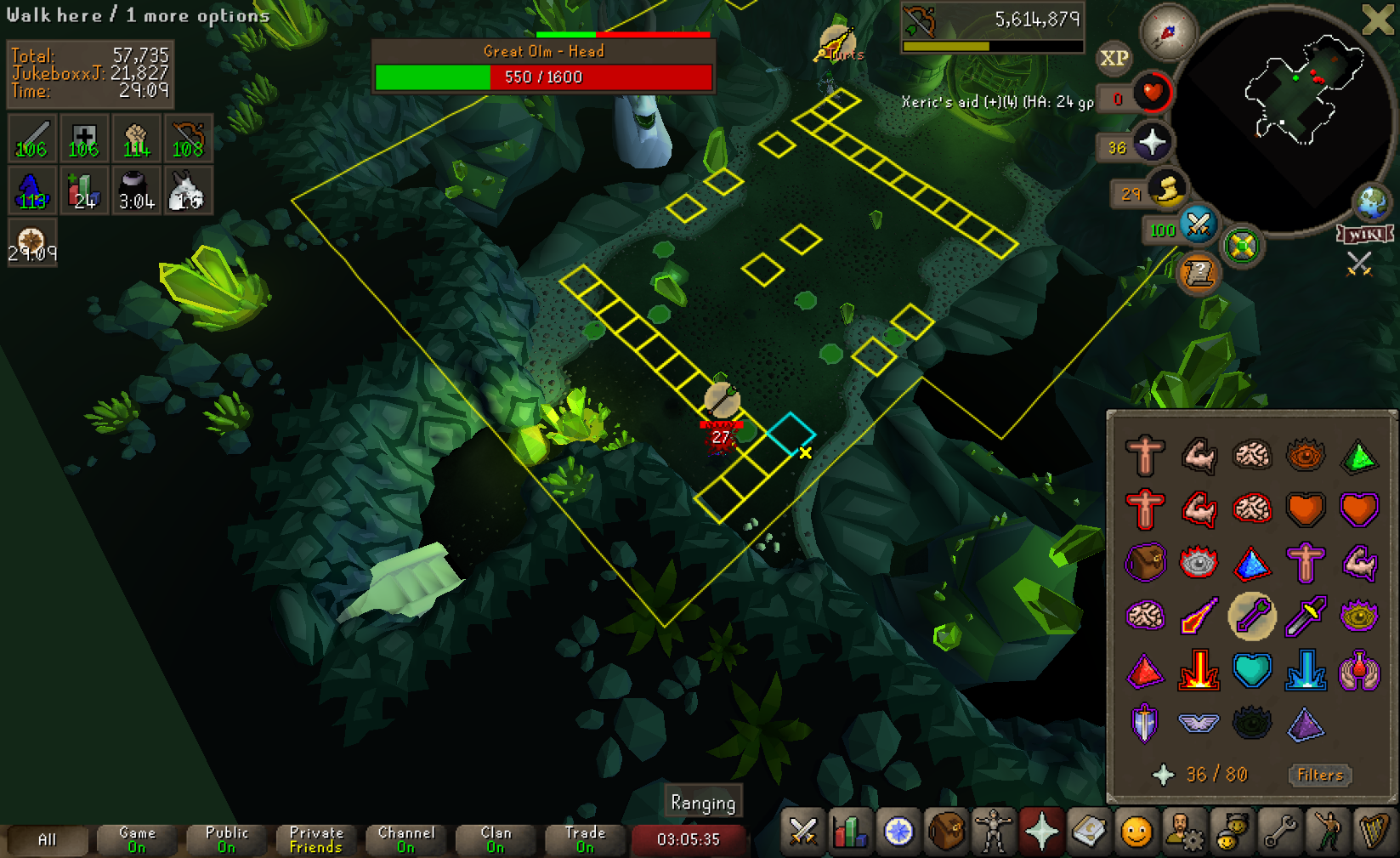This screenshot has height=858, width=1400.
Task: Select the Game chat filter tab
Action: [x=137, y=839]
